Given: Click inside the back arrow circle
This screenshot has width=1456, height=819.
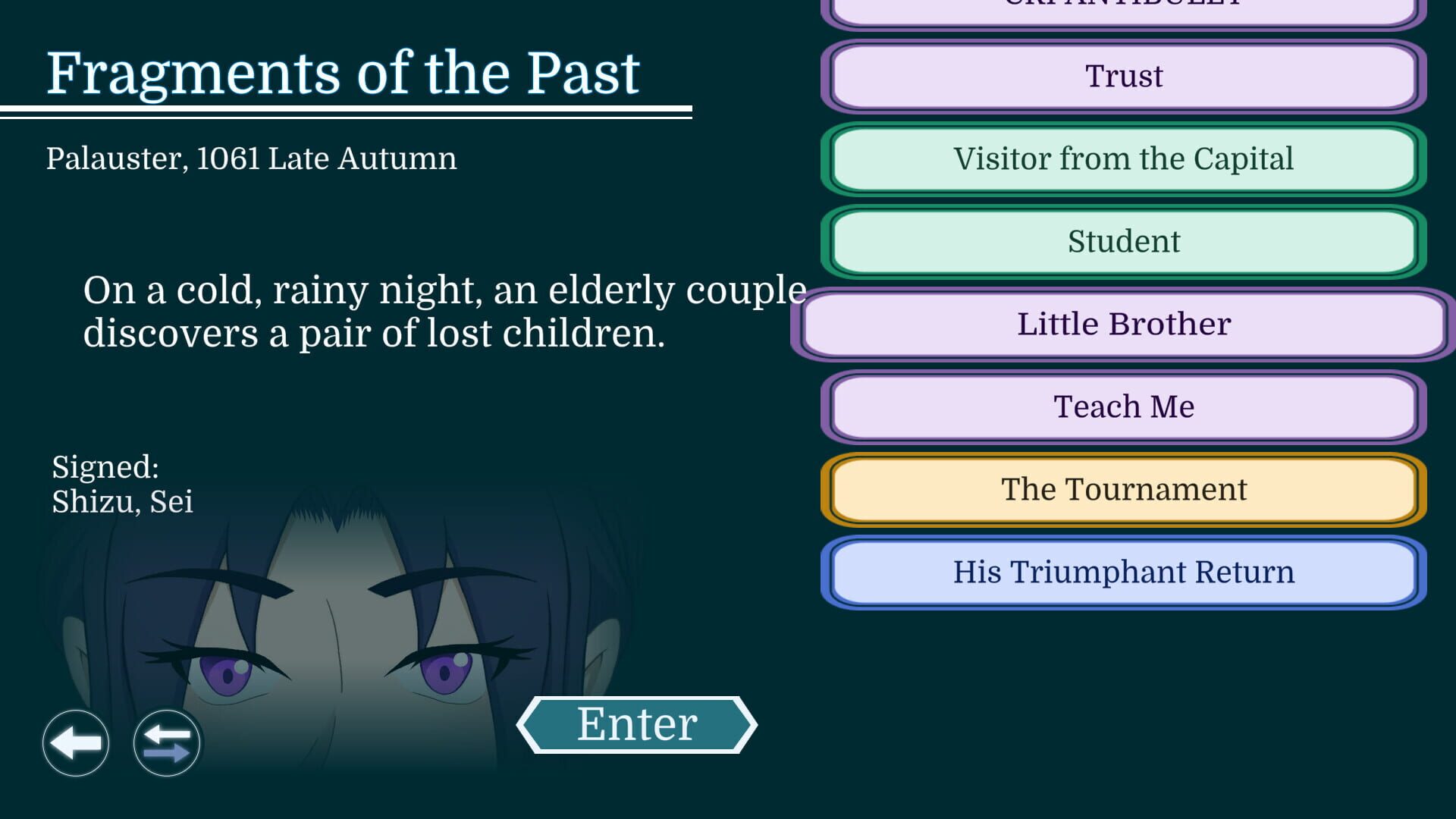Looking at the screenshot, I should (x=76, y=744).
